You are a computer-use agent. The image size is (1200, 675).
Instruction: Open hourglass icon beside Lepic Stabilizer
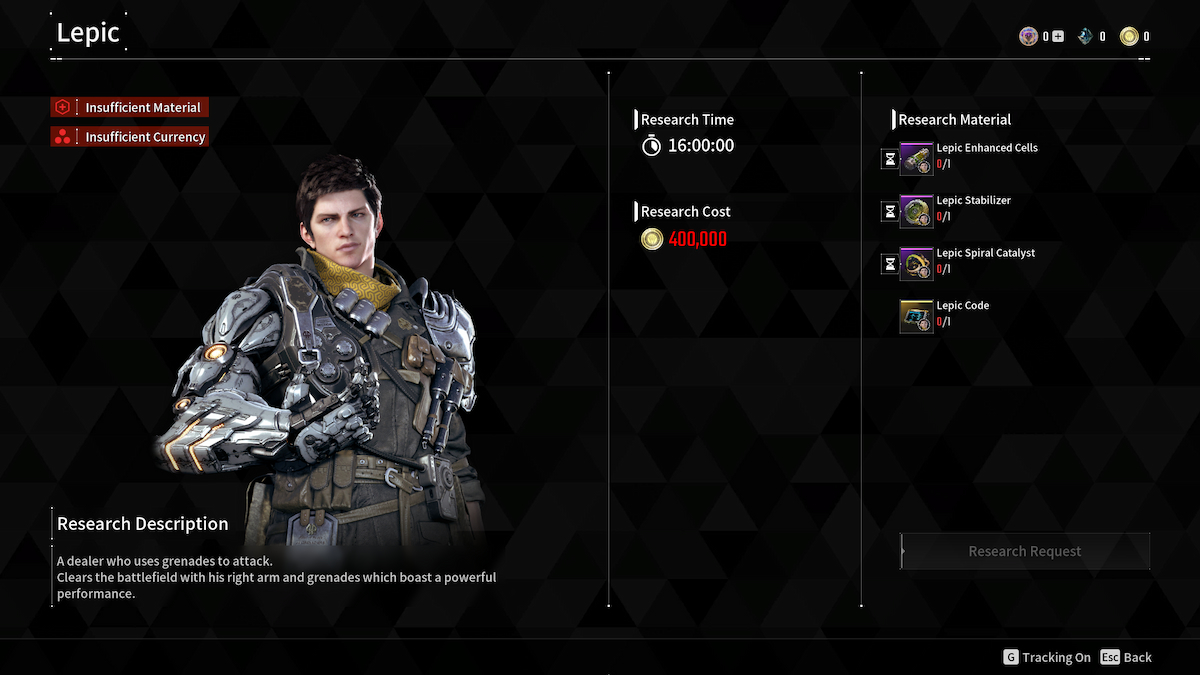[889, 211]
